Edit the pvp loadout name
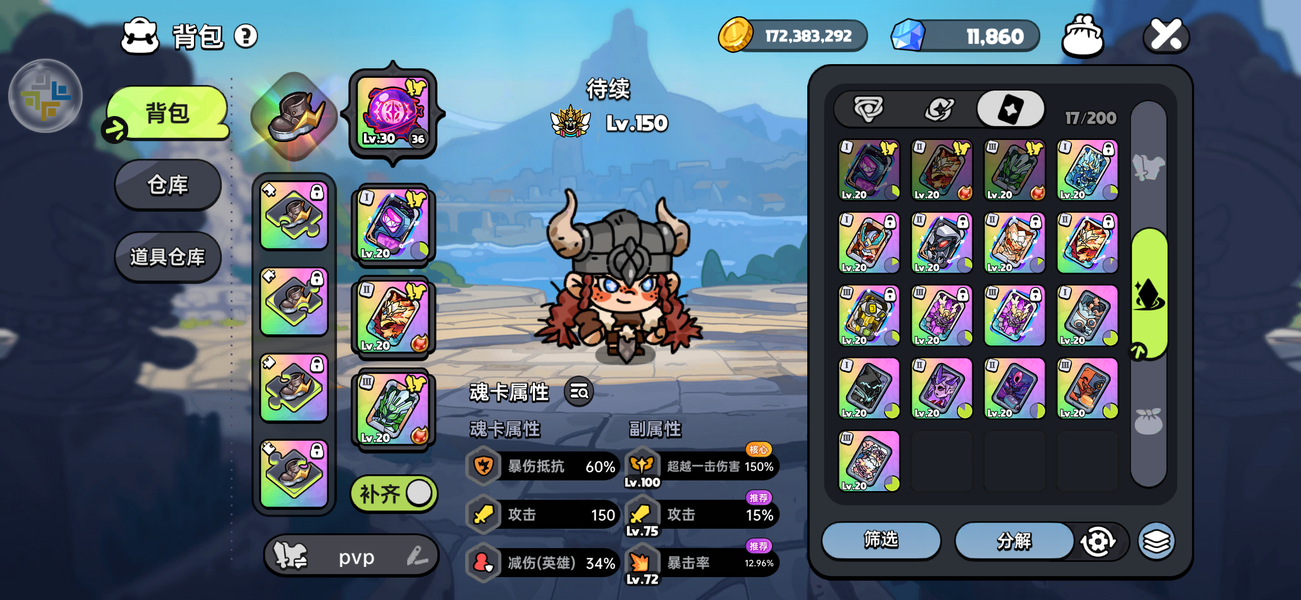 click(418, 557)
